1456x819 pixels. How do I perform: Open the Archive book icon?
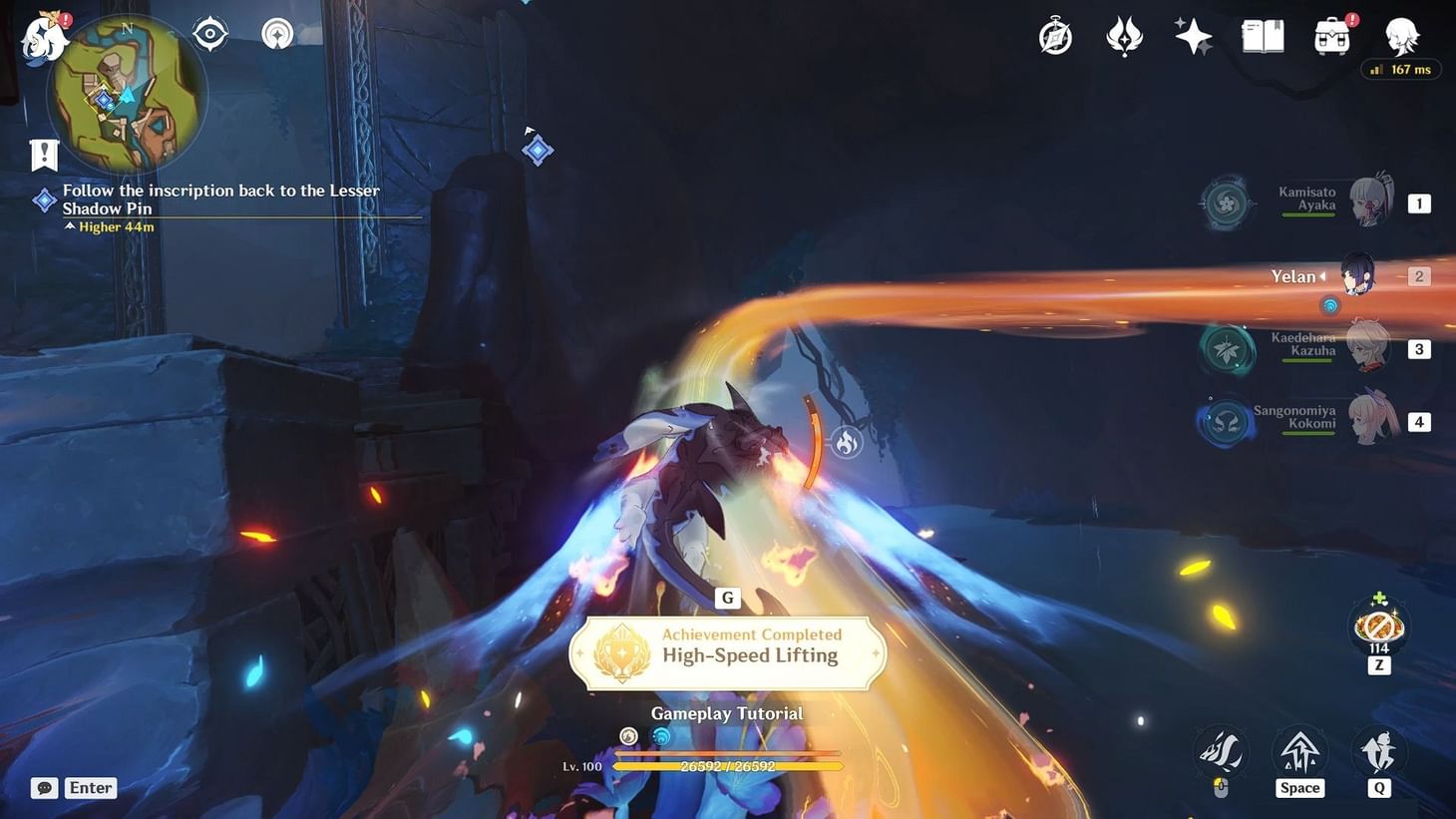pyautogui.click(x=1263, y=36)
